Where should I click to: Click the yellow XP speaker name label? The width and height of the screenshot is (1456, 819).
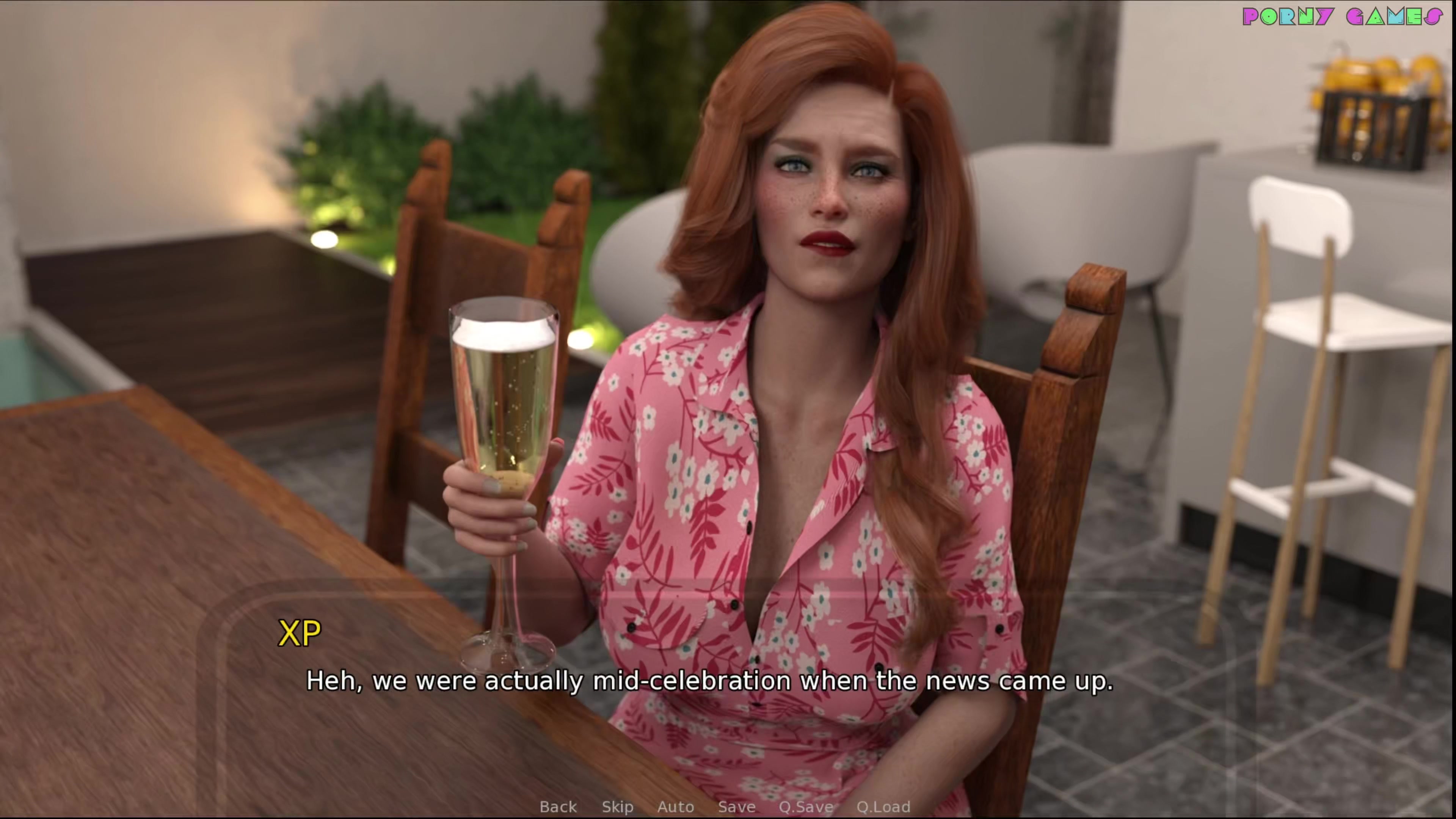300,632
